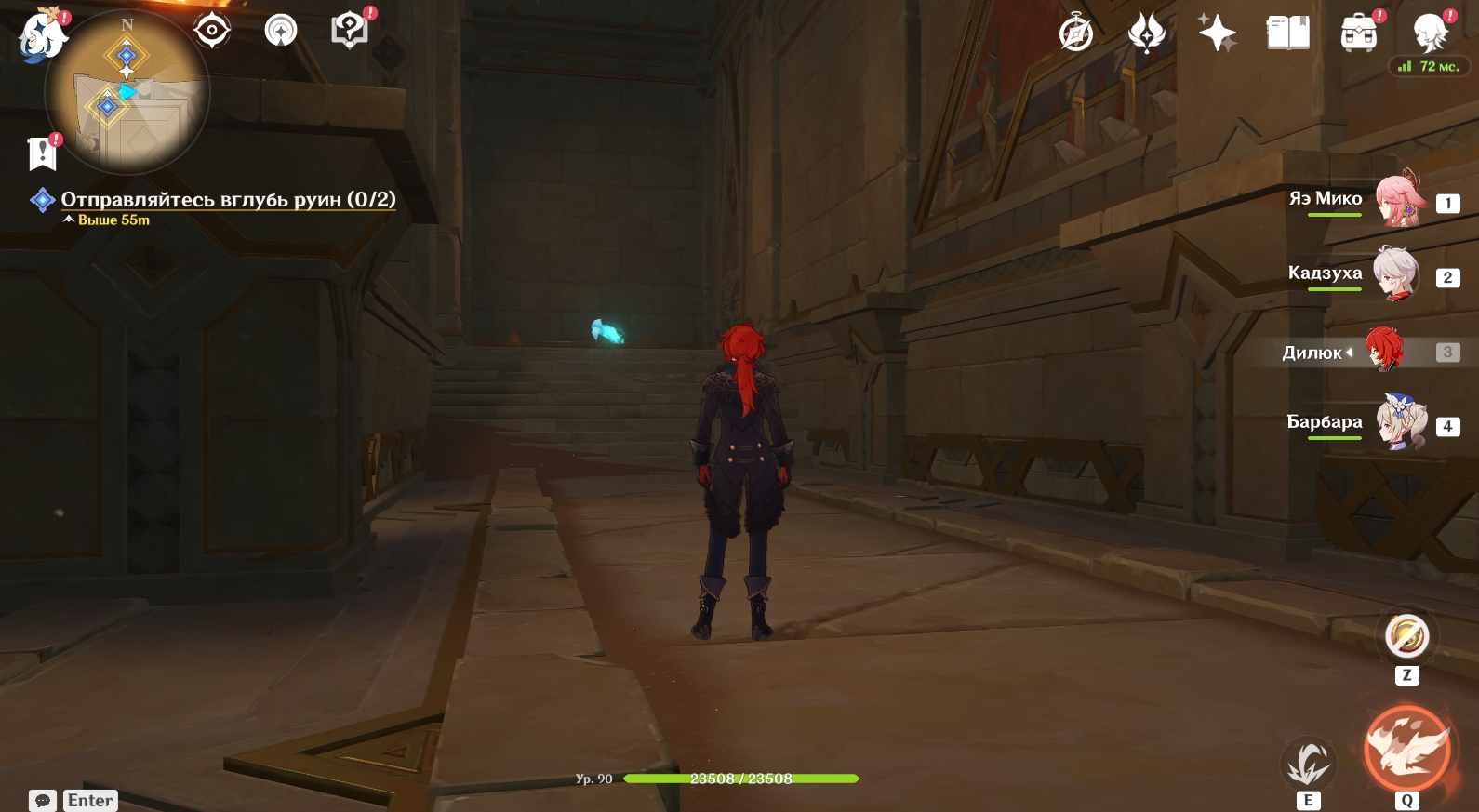Switch to Яэ Мико
Image resolution: width=1479 pixels, height=812 pixels.
click(1395, 200)
